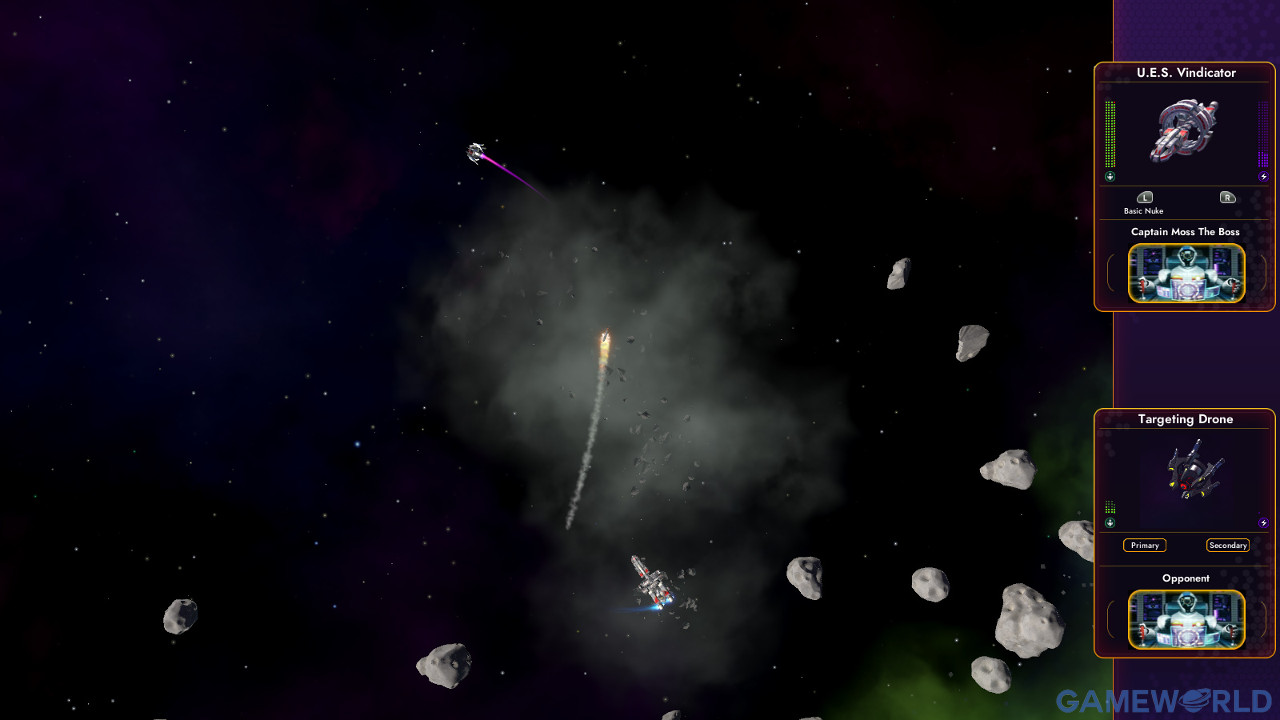
Task: Select the Targeting Drone panel header
Action: coord(1186,419)
